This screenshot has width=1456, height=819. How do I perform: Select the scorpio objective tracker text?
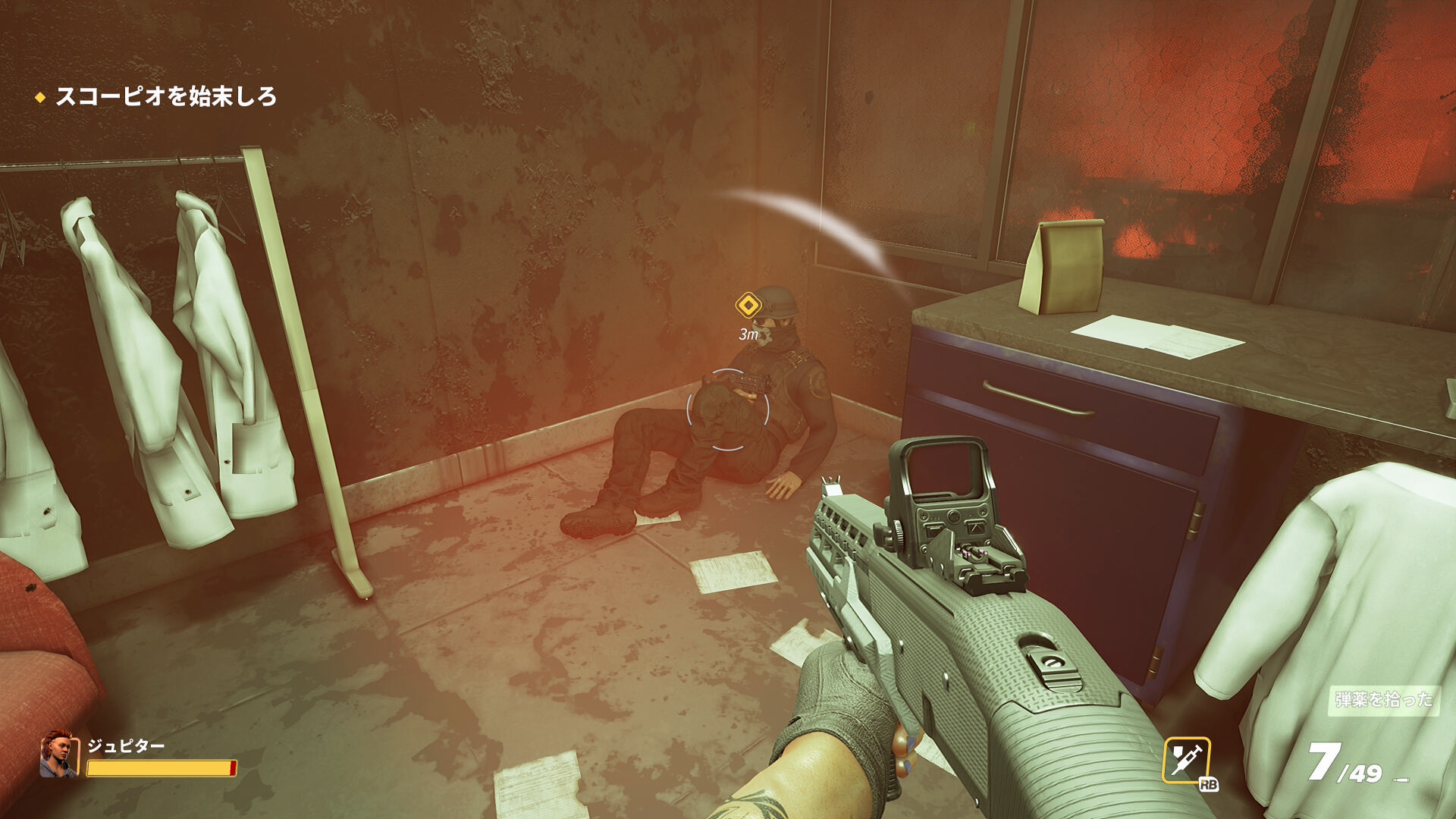(165, 97)
